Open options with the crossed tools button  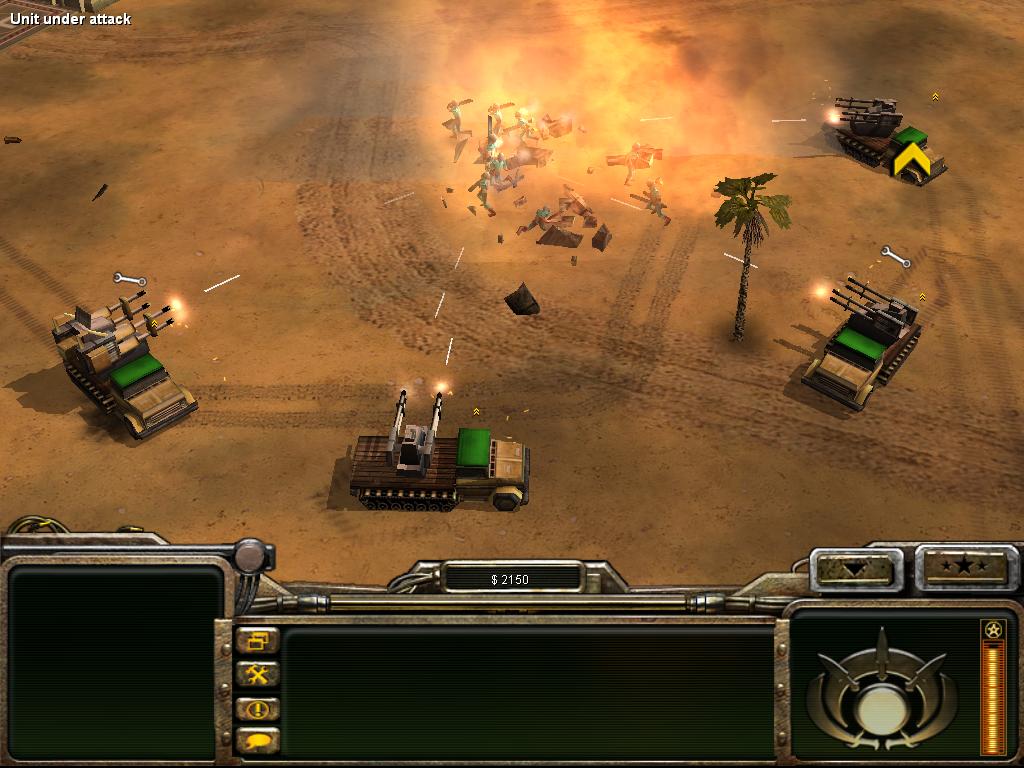coord(257,674)
